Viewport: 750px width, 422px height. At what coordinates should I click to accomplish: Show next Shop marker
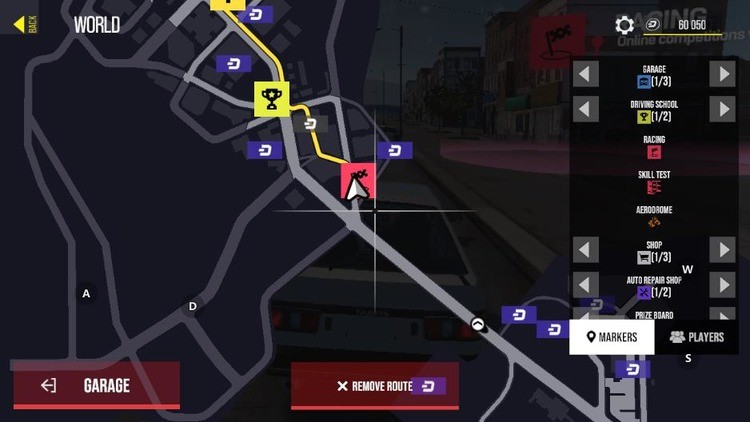(723, 250)
